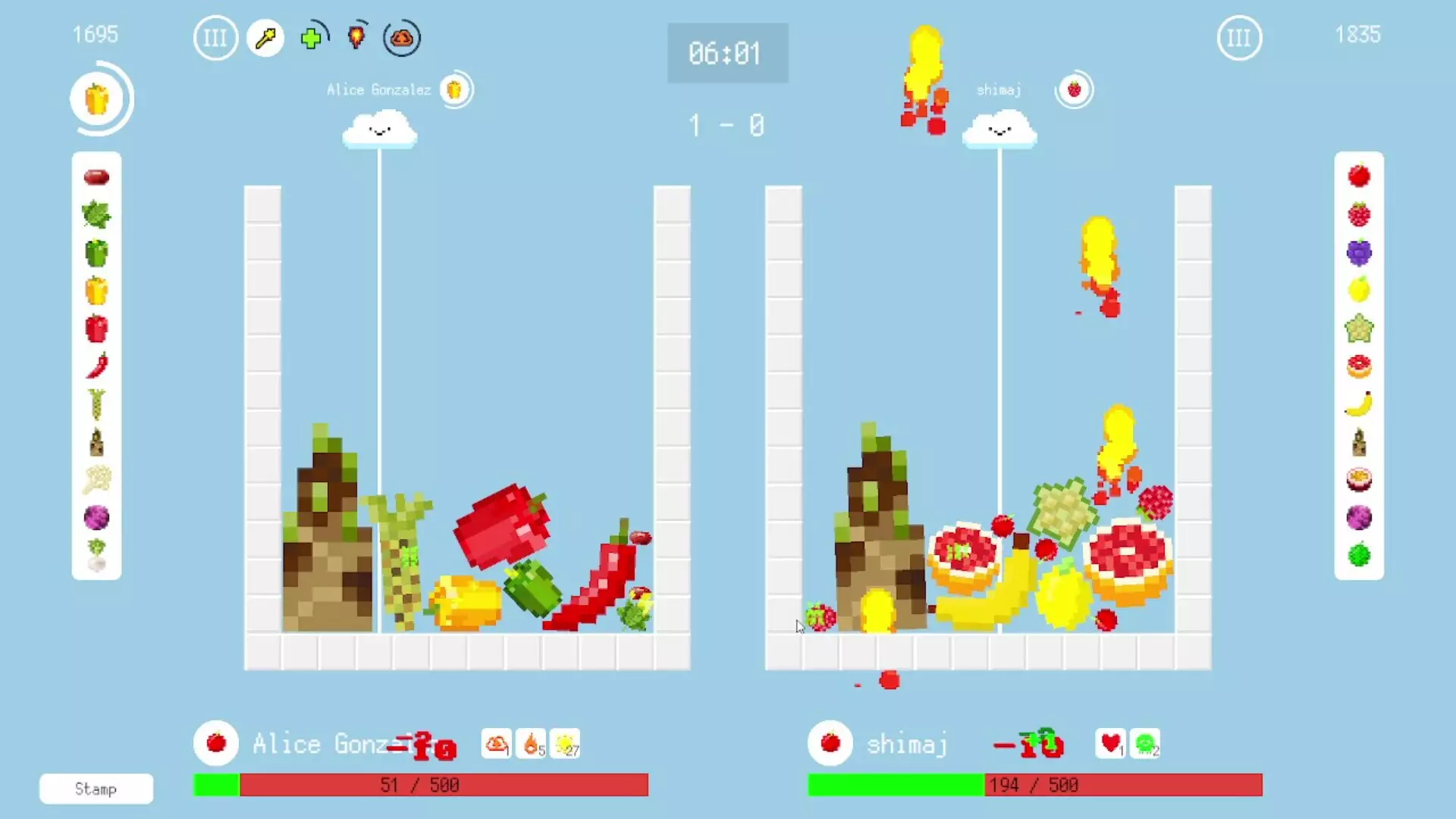Image resolution: width=1456 pixels, height=819 pixels.
Task: Pick the red bell pepper in the left sidebar
Action: pyautogui.click(x=96, y=328)
